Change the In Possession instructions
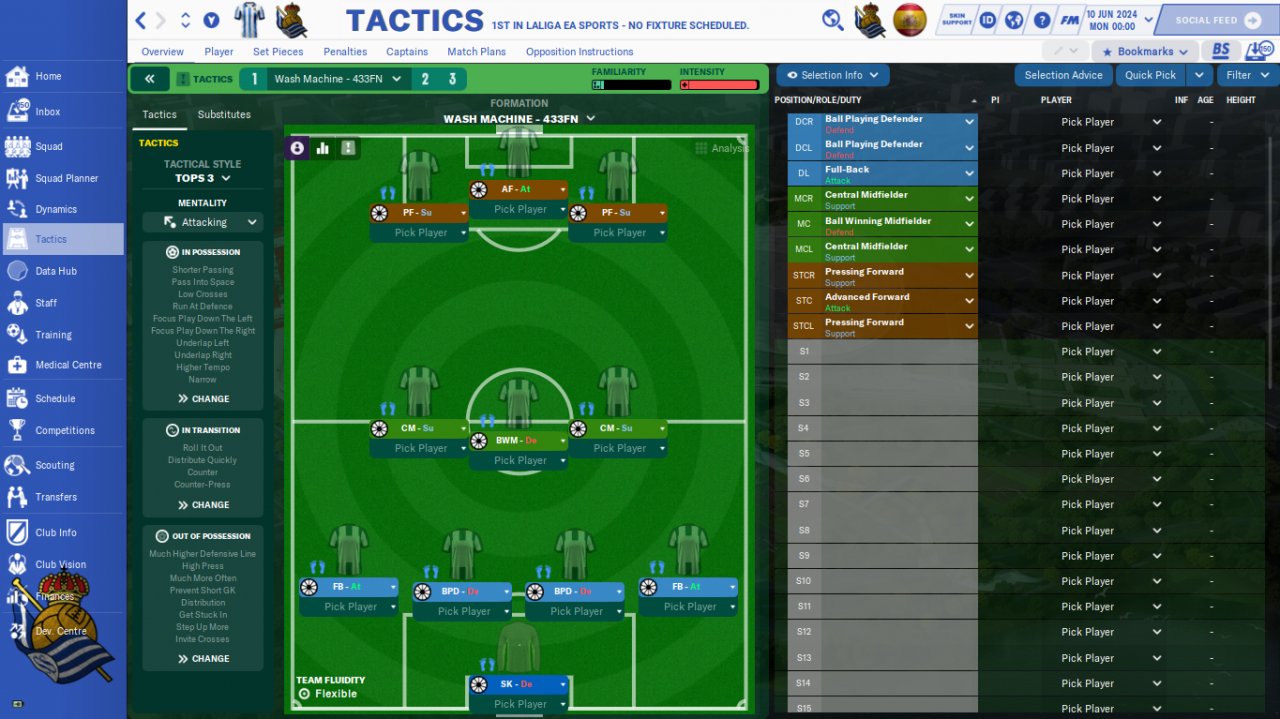Screen dimensions: 1280x719 click(203, 399)
